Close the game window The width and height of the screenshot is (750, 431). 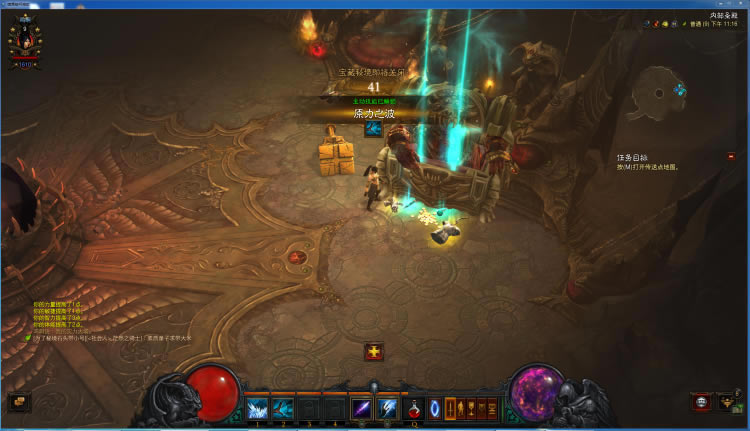point(739,5)
